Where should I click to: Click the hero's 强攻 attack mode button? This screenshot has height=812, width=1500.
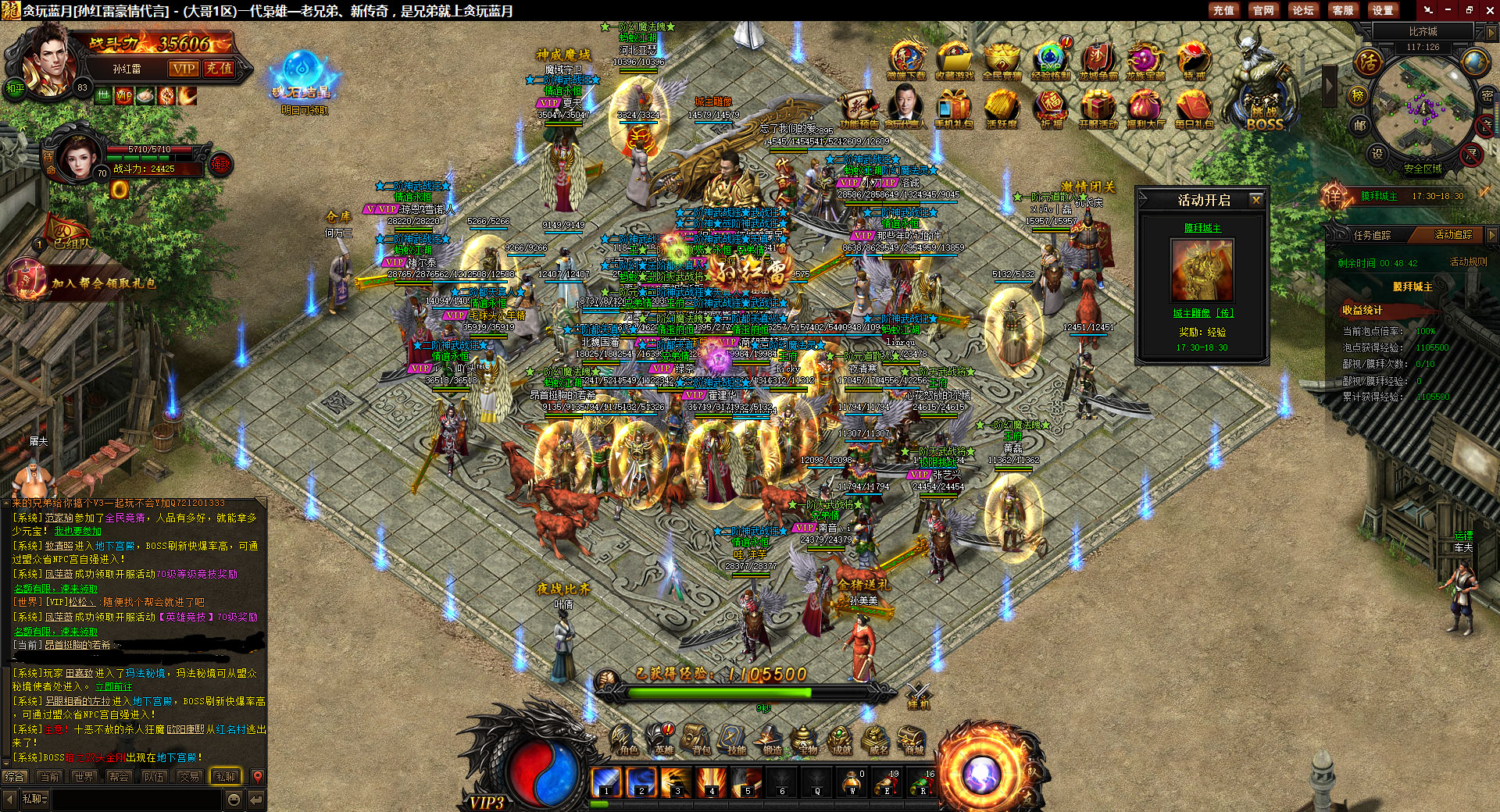(221, 164)
